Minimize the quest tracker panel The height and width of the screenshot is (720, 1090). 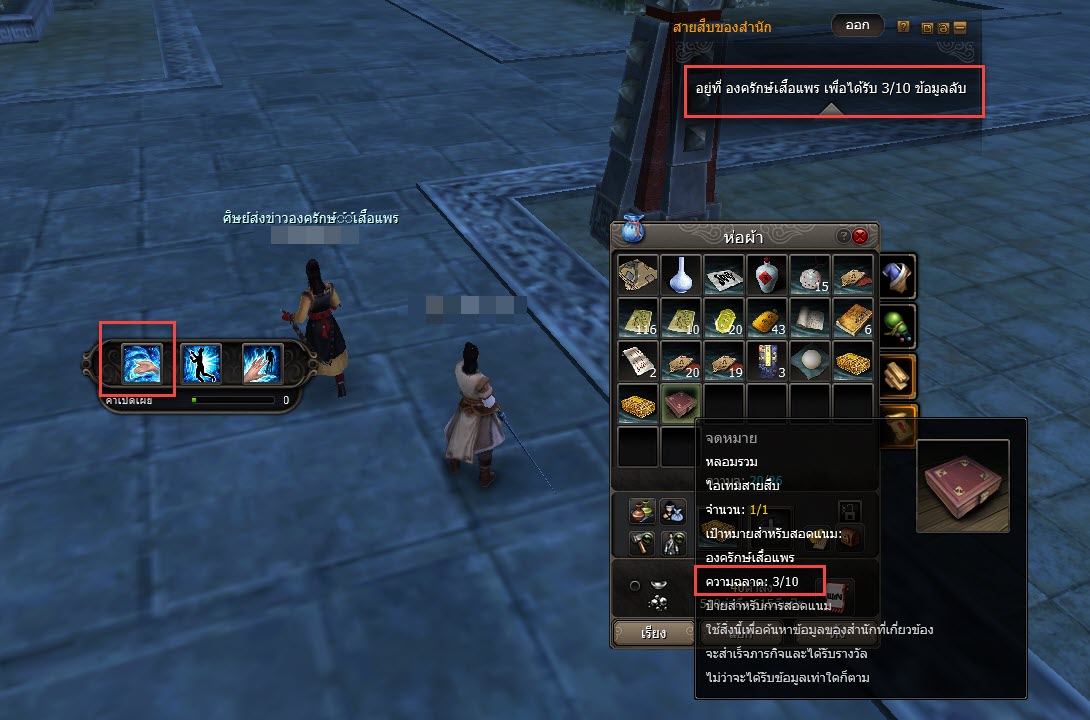[x=960, y=27]
